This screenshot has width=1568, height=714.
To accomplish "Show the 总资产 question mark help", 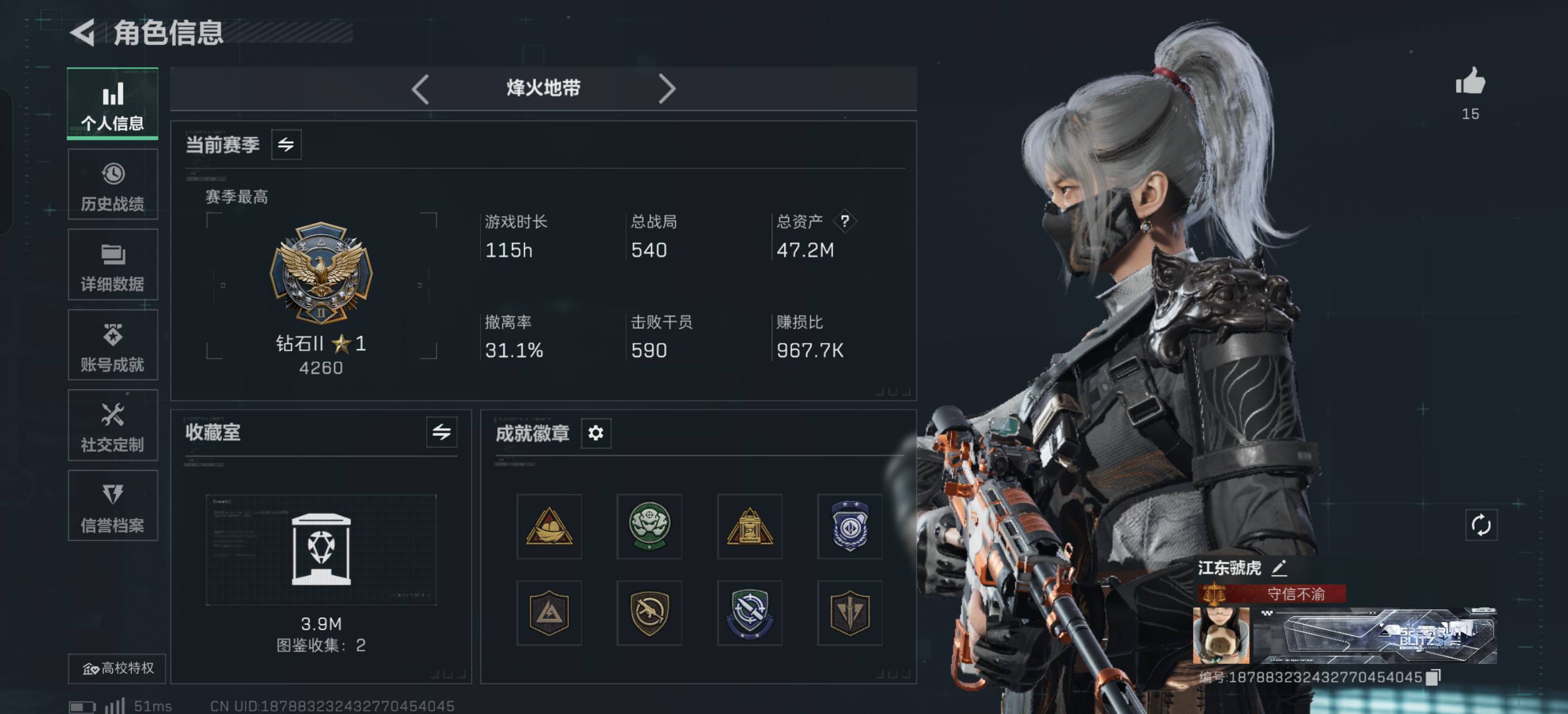I will point(844,221).
